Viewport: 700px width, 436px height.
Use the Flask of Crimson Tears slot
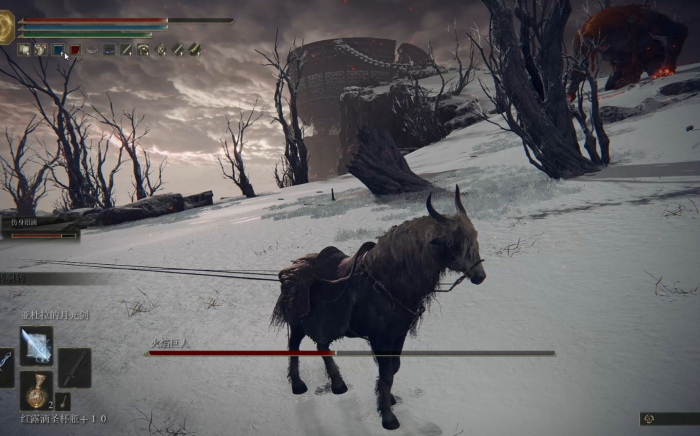36,390
